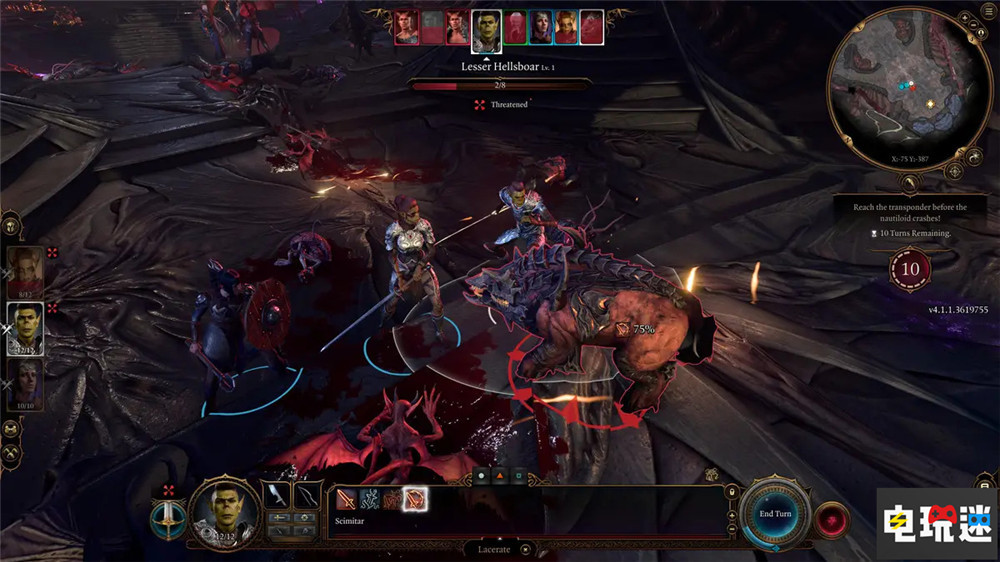Select the white-bordered last portrait in turn order
This screenshot has height=562, width=1000.
(x=592, y=28)
